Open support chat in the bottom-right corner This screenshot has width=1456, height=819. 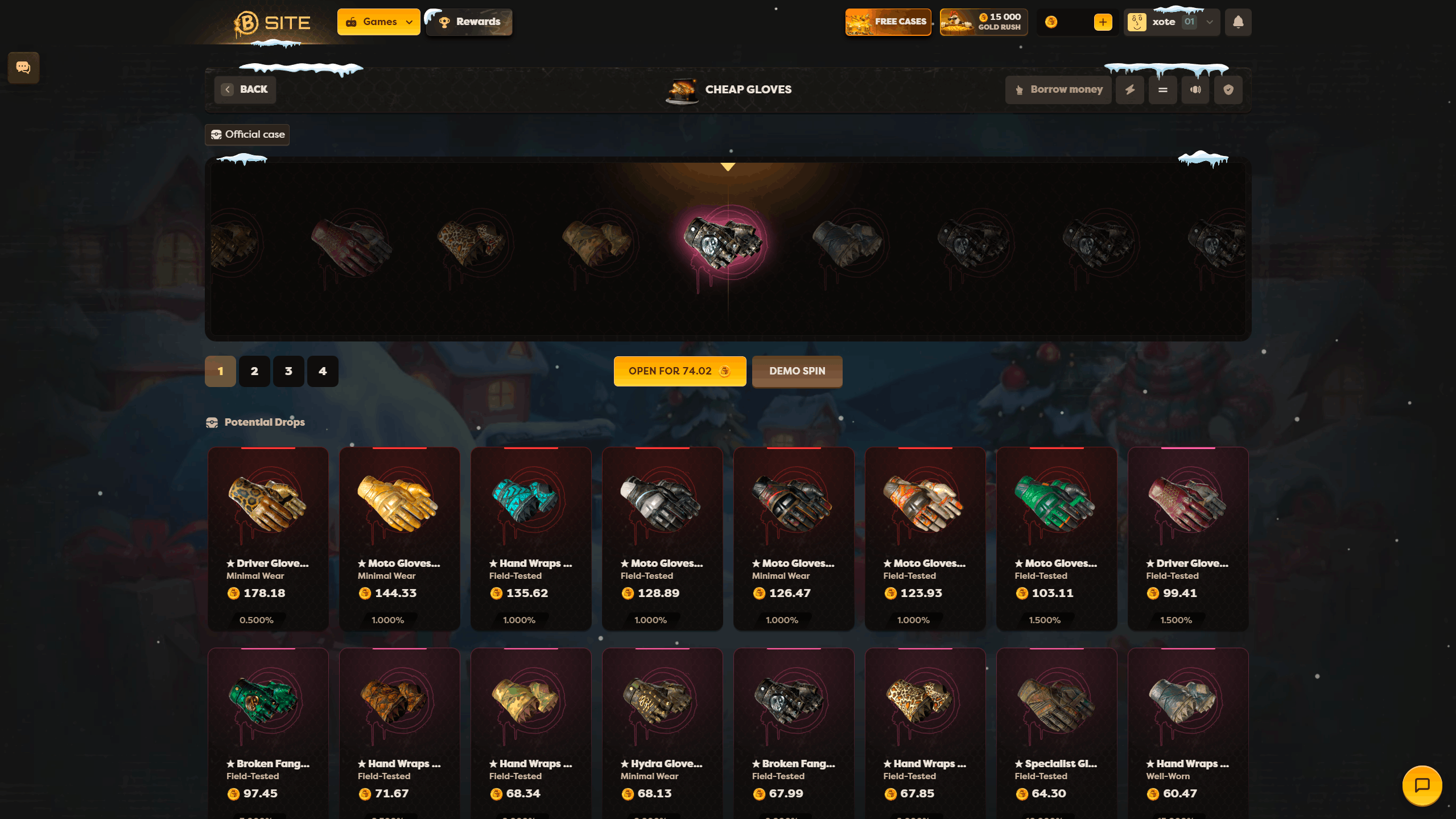coord(1422,785)
